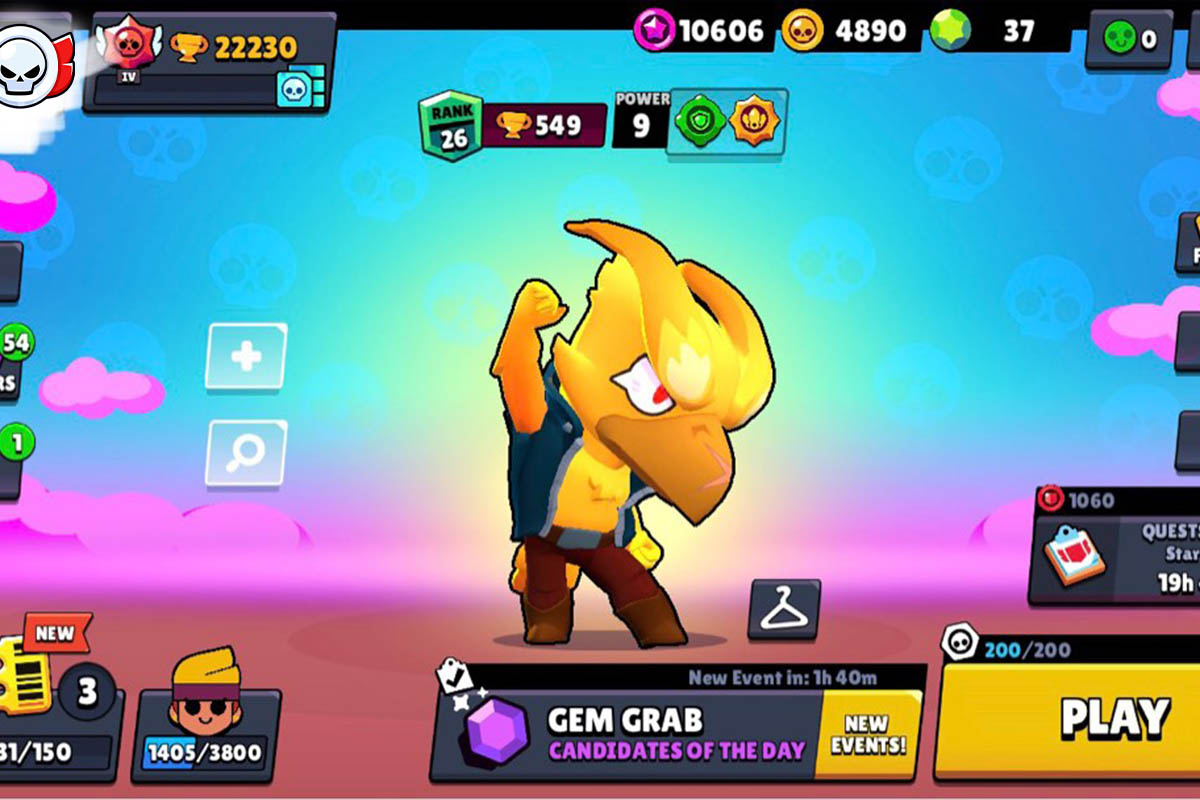Click the Power 9 level indicator
The height and width of the screenshot is (800, 1200).
click(641, 119)
